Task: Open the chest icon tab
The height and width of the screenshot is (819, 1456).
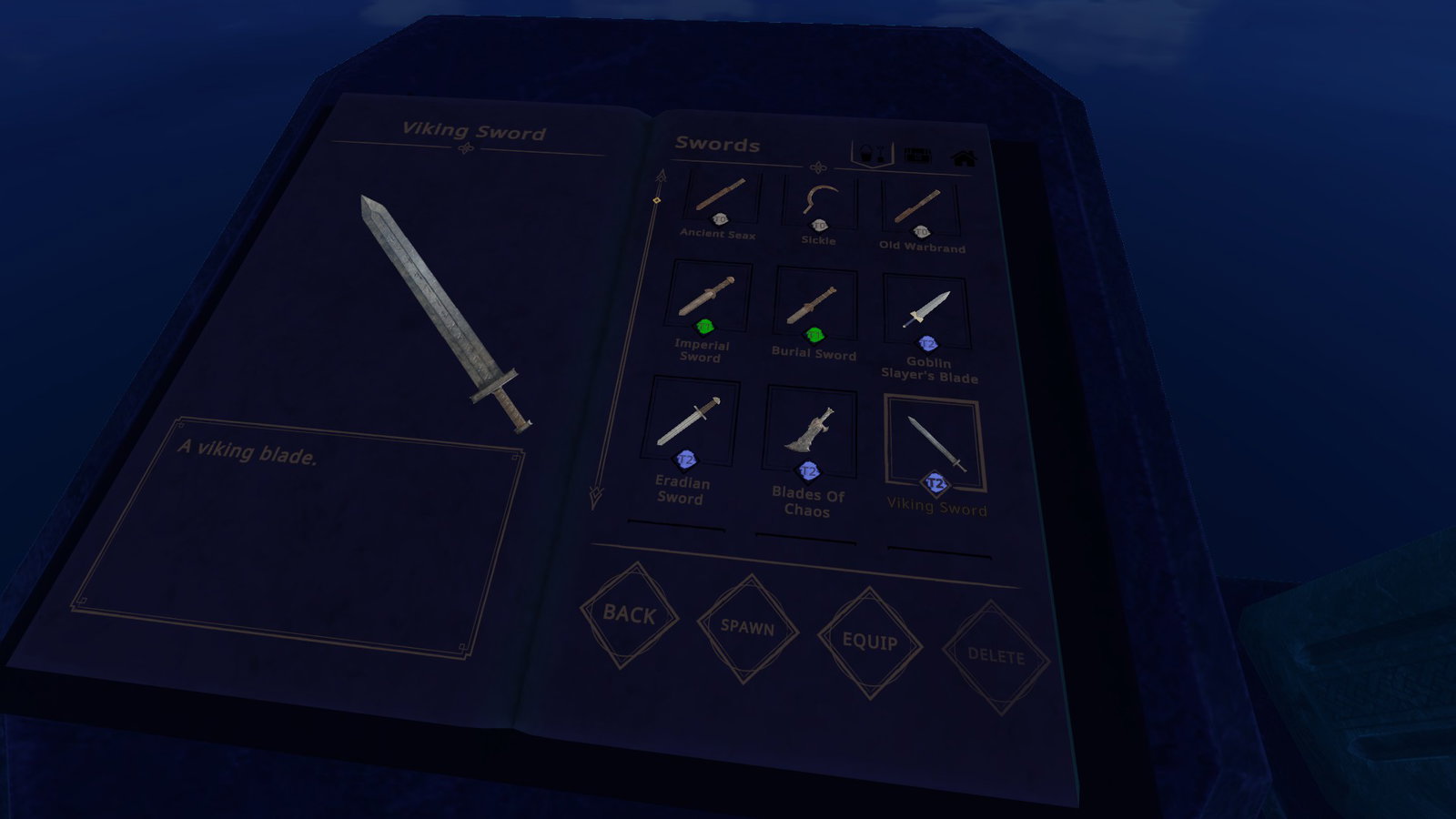Action: tap(917, 156)
